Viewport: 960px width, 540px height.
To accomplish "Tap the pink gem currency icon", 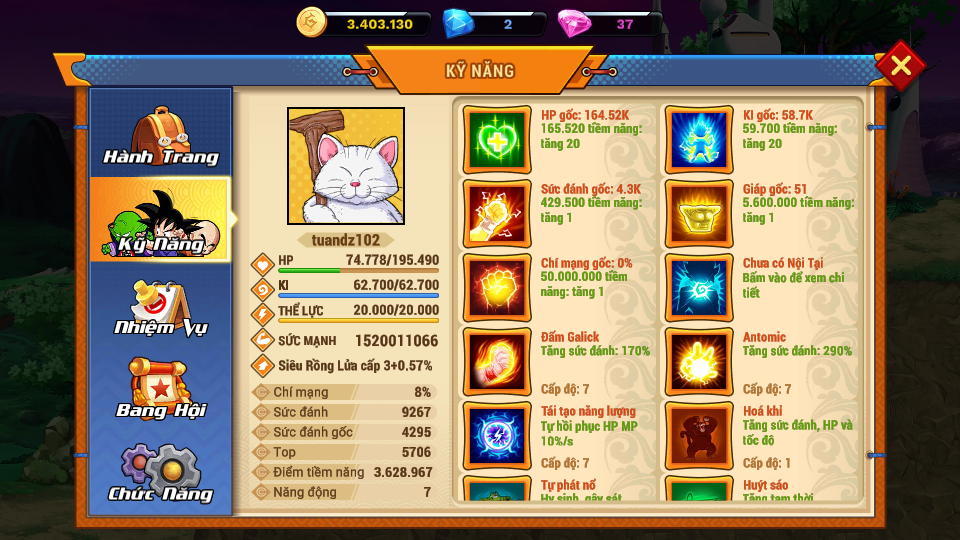I will 574,22.
